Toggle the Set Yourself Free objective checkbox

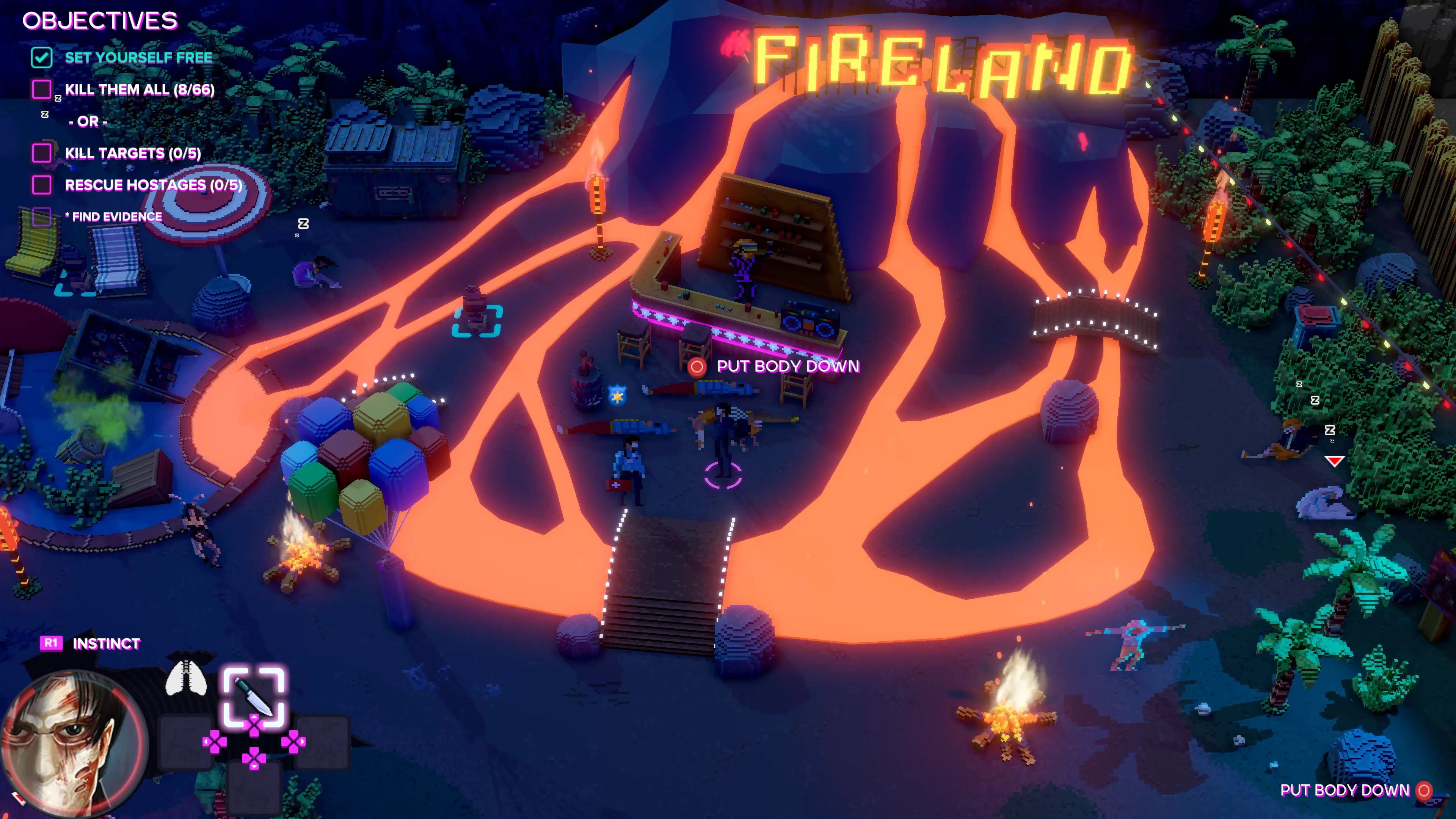click(42, 58)
